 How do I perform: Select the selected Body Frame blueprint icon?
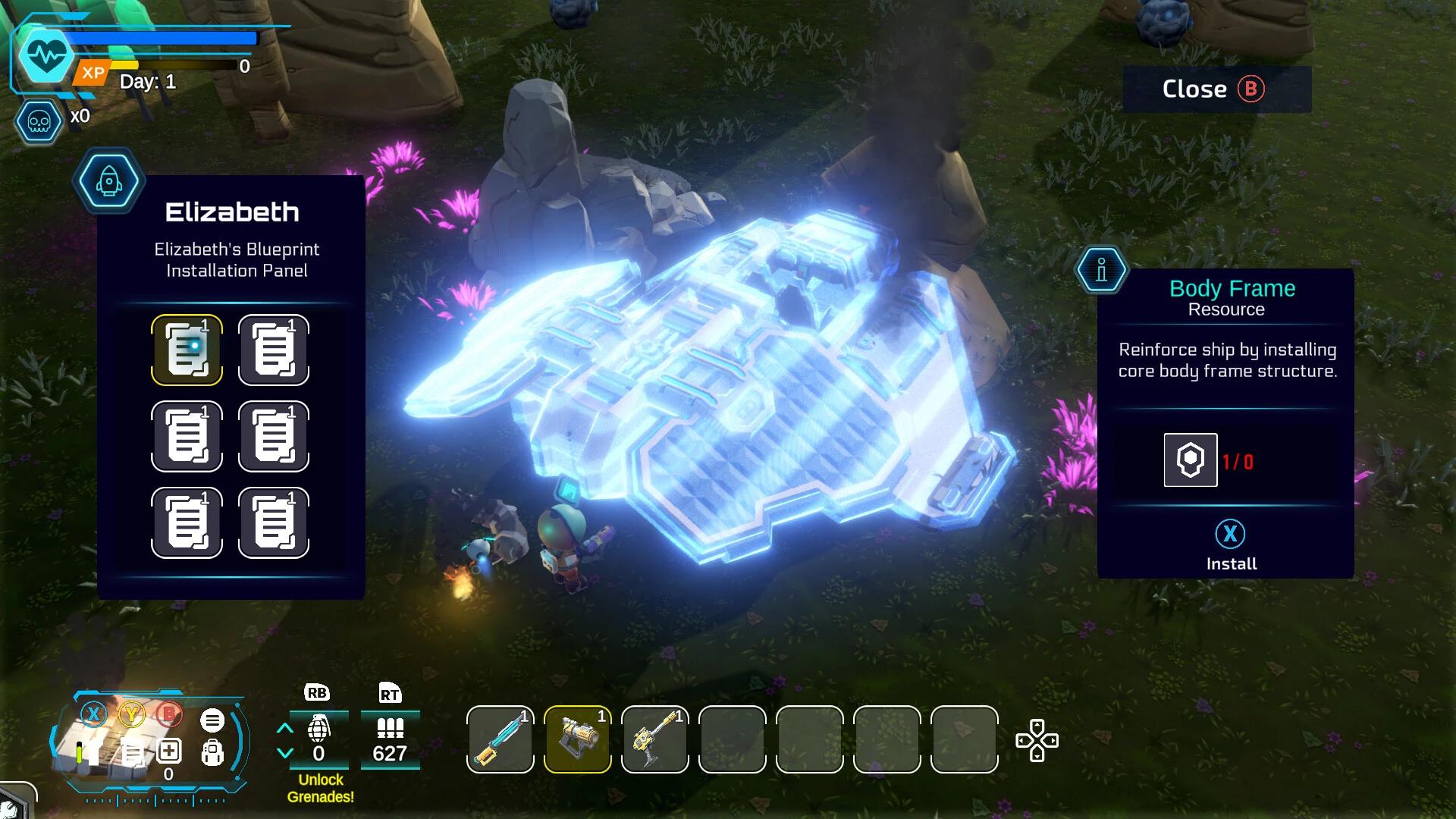click(x=187, y=350)
